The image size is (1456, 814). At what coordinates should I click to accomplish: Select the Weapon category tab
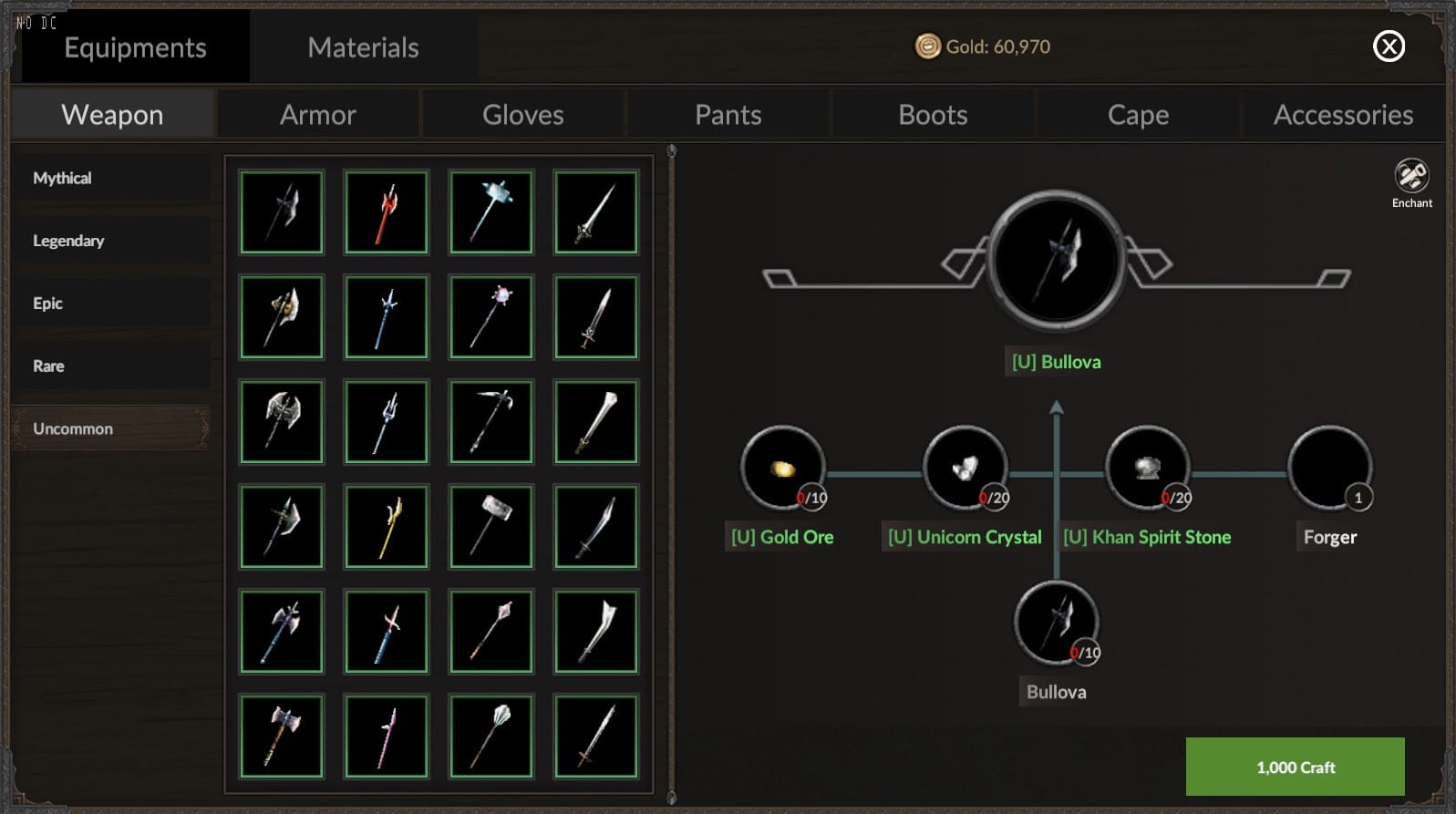point(112,115)
